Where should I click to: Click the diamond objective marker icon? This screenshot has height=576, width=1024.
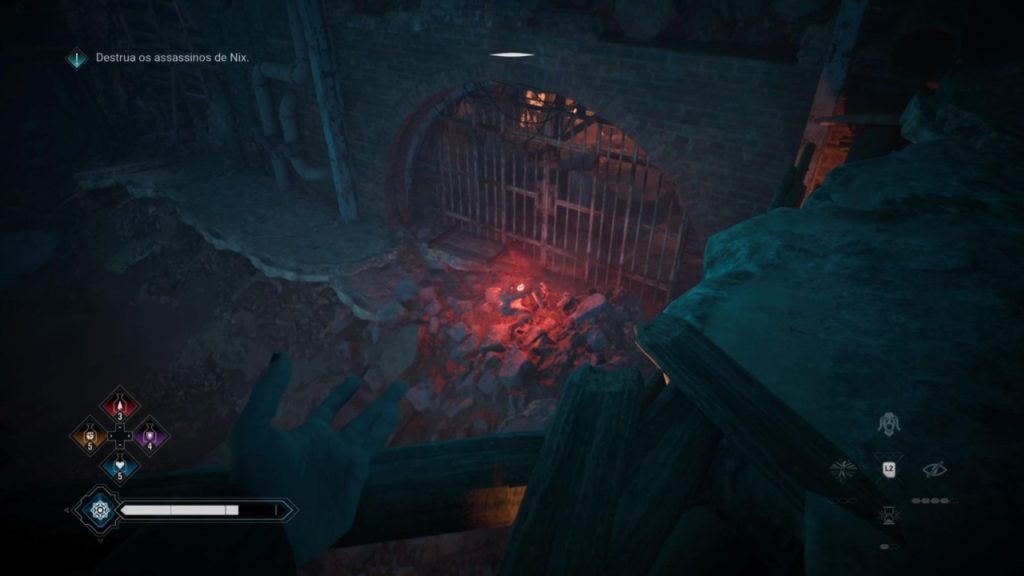pyautogui.click(x=76, y=59)
